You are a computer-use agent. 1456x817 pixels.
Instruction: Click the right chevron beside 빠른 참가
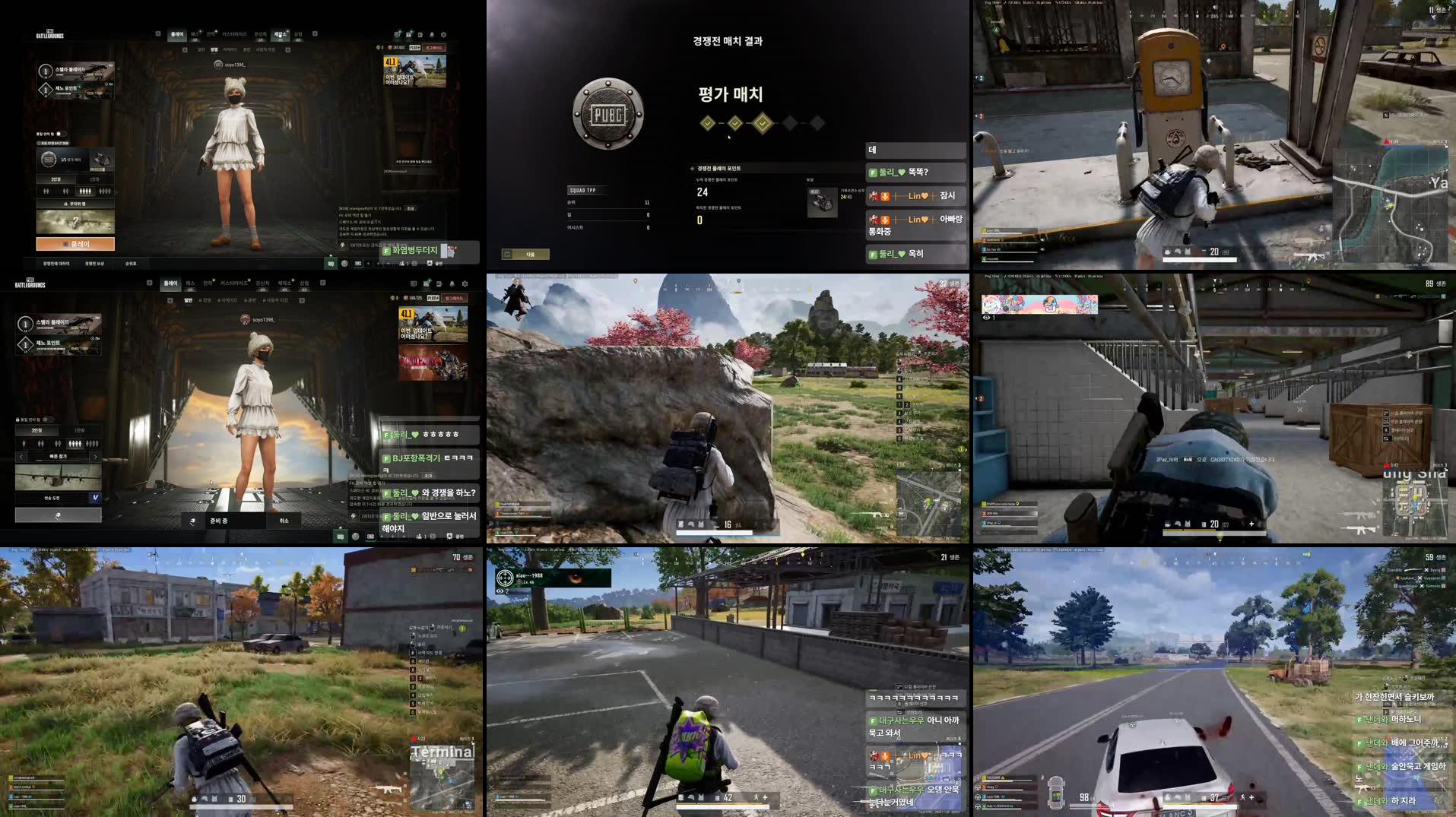(95, 457)
